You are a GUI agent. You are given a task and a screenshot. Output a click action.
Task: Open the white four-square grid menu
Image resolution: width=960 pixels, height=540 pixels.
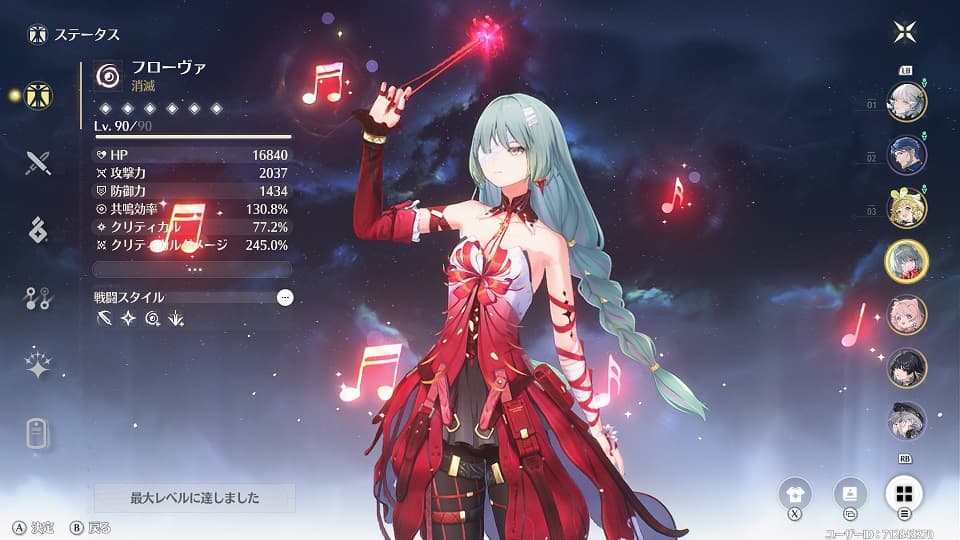(903, 493)
